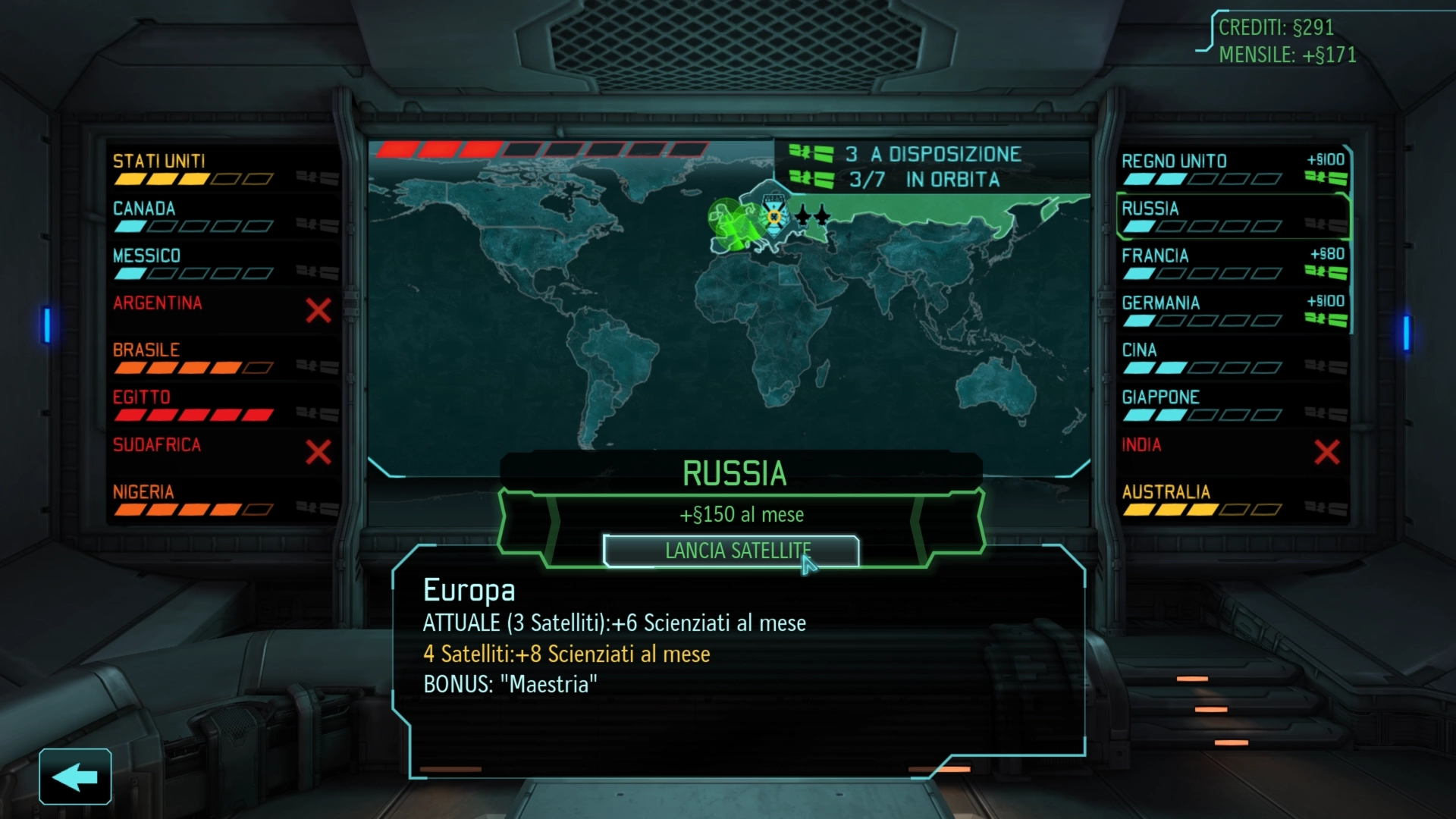Click the highlighted Russia row
This screenshot has height=819, width=1456.
[x=1232, y=215]
